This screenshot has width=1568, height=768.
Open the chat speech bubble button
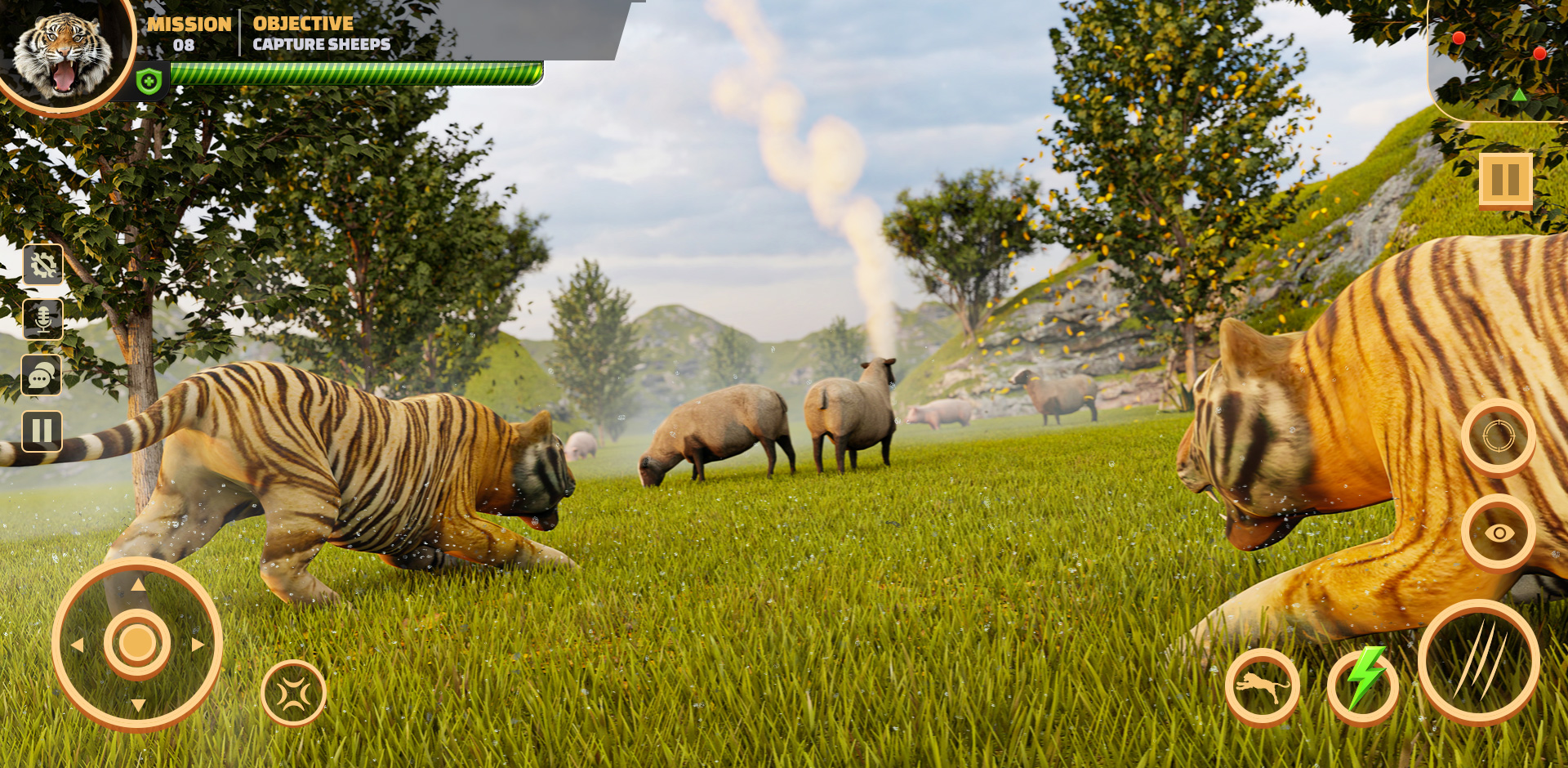pyautogui.click(x=42, y=376)
